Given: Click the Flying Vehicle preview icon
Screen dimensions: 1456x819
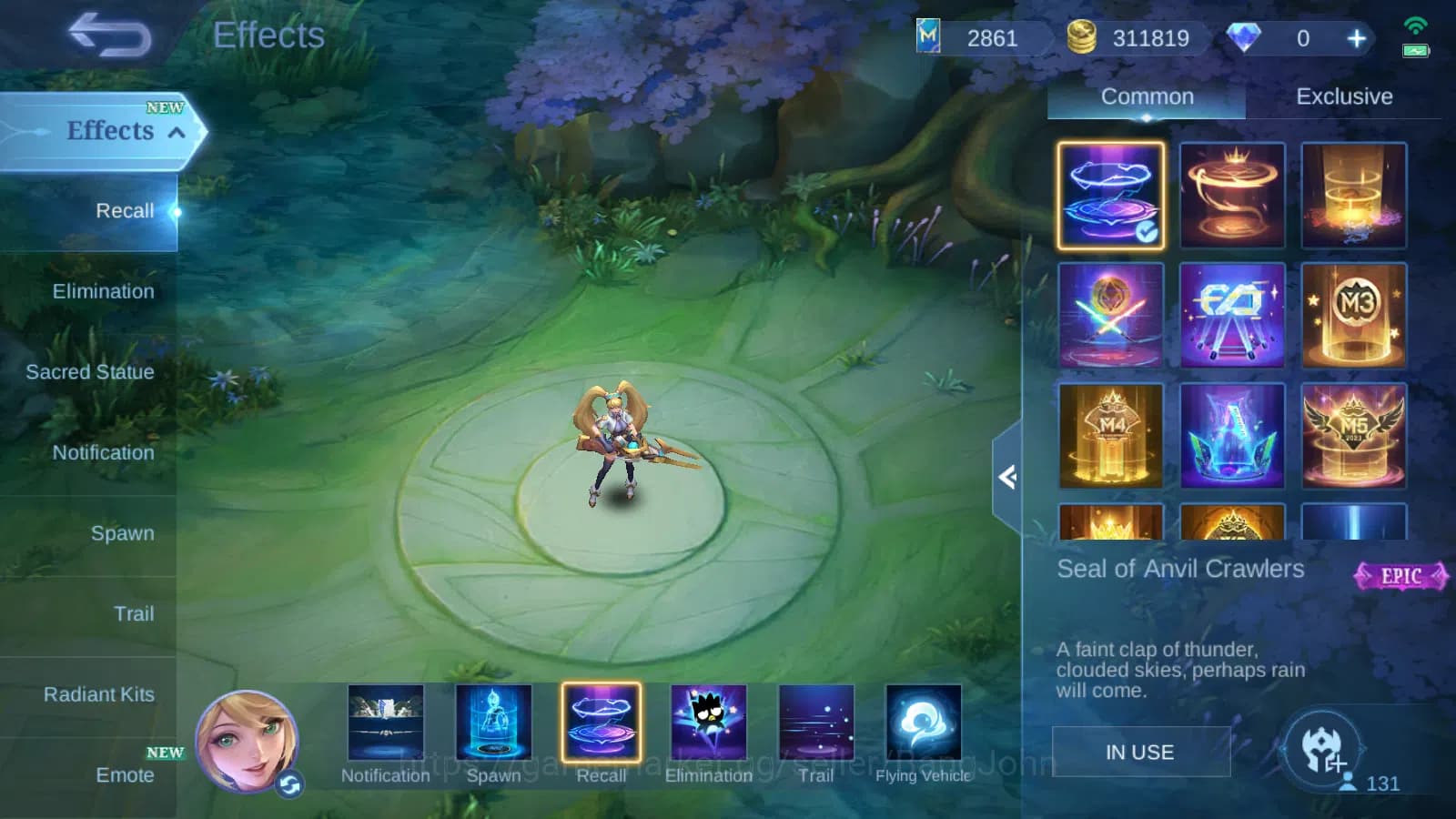Looking at the screenshot, I should pos(923,723).
